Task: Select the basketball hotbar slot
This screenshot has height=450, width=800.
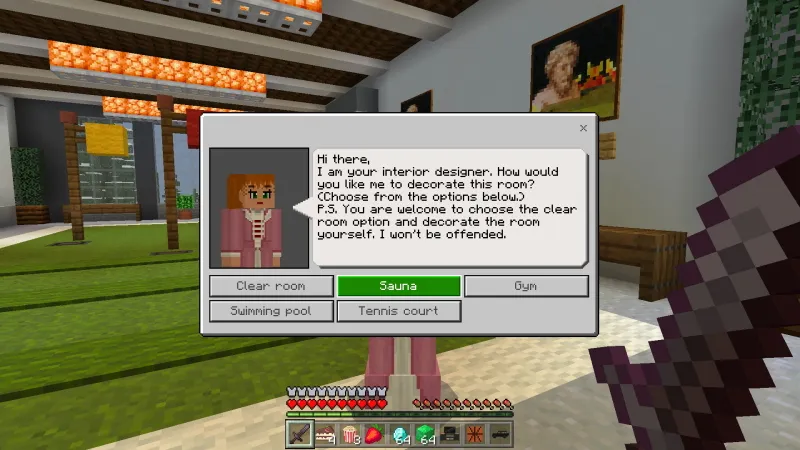Action: tap(475, 434)
